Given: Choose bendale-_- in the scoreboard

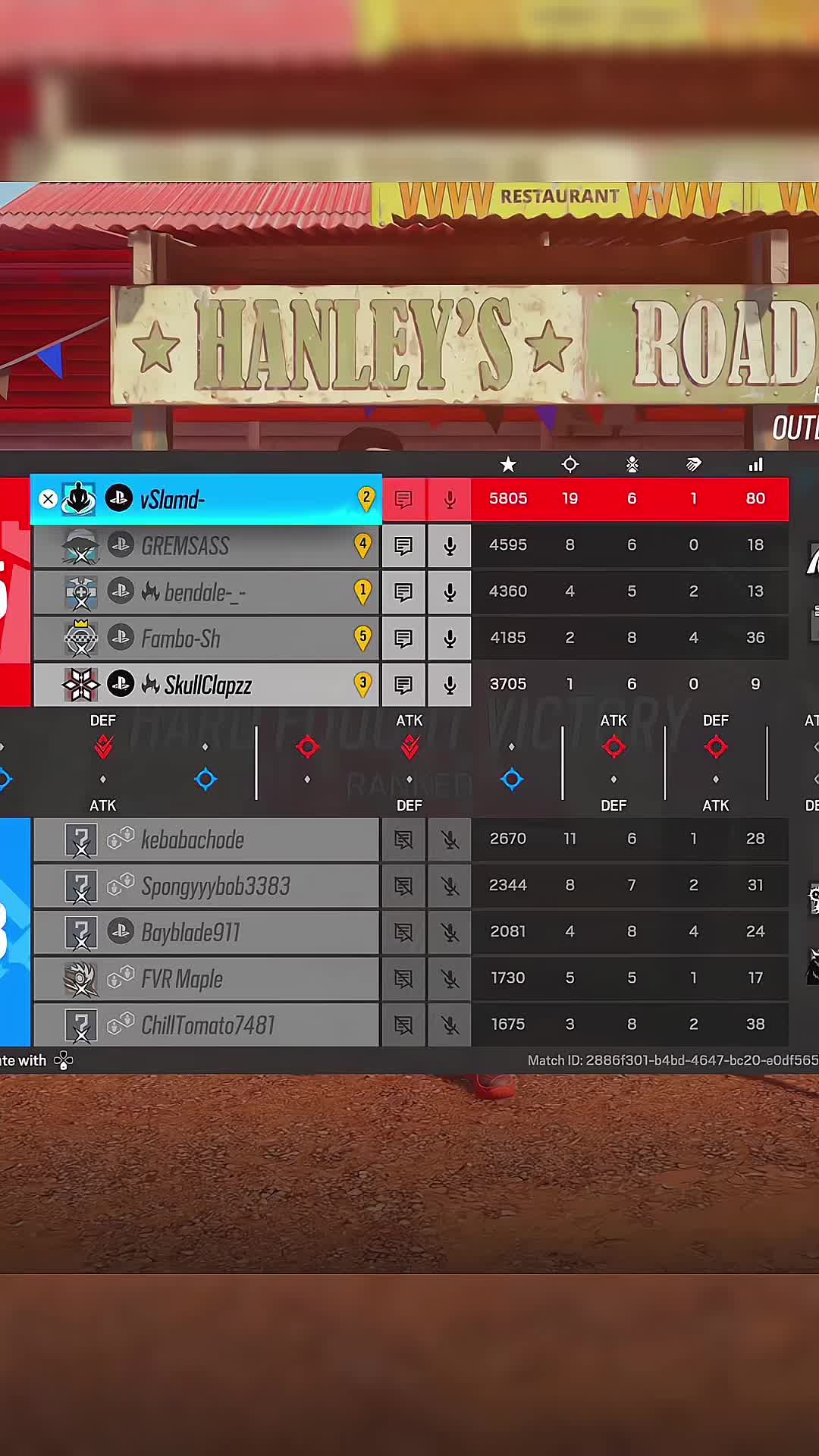Looking at the screenshot, I should [205, 592].
